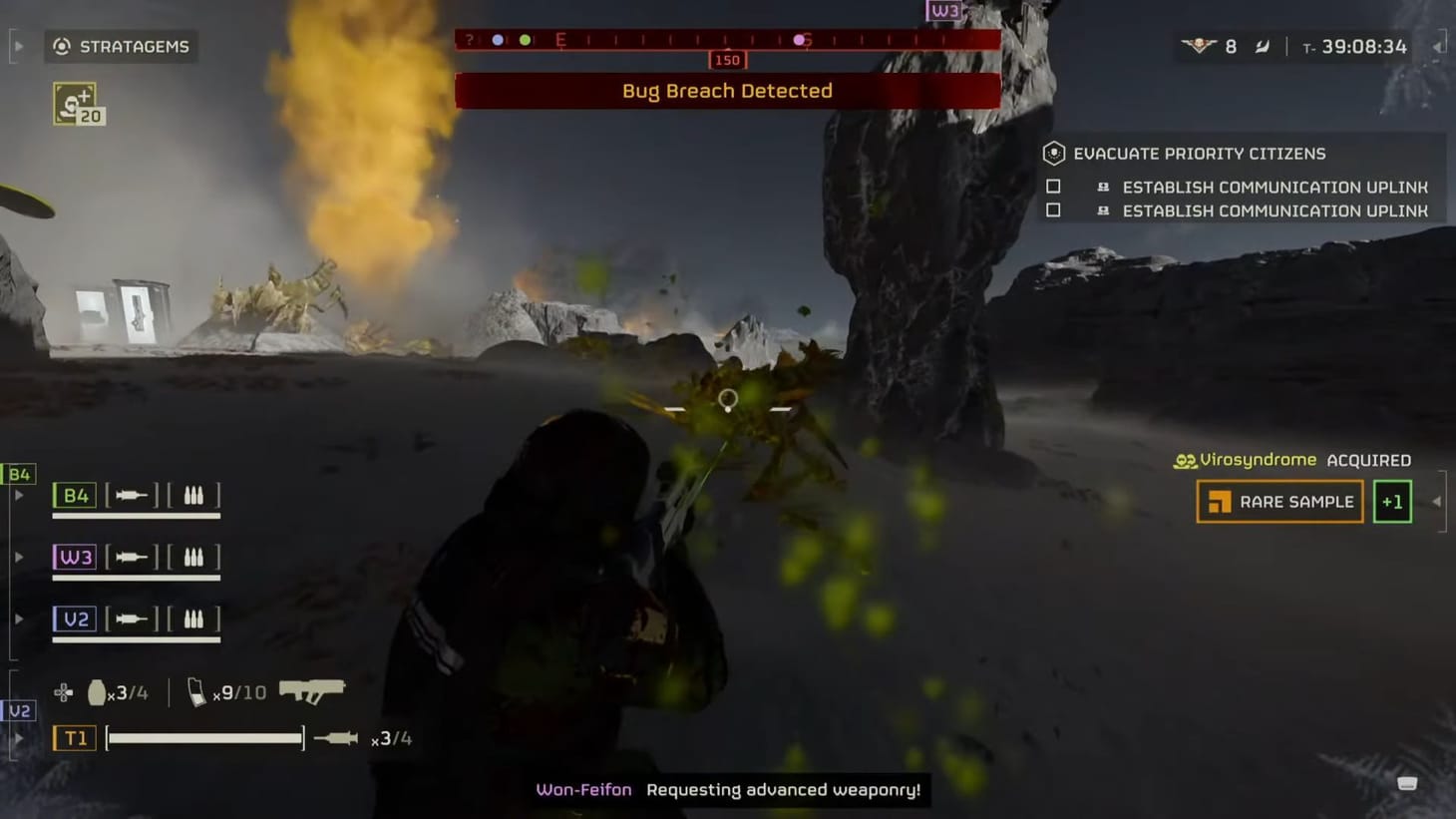
Task: Click the Evacuate Priority Citizens mission emblem
Action: coord(1052,153)
